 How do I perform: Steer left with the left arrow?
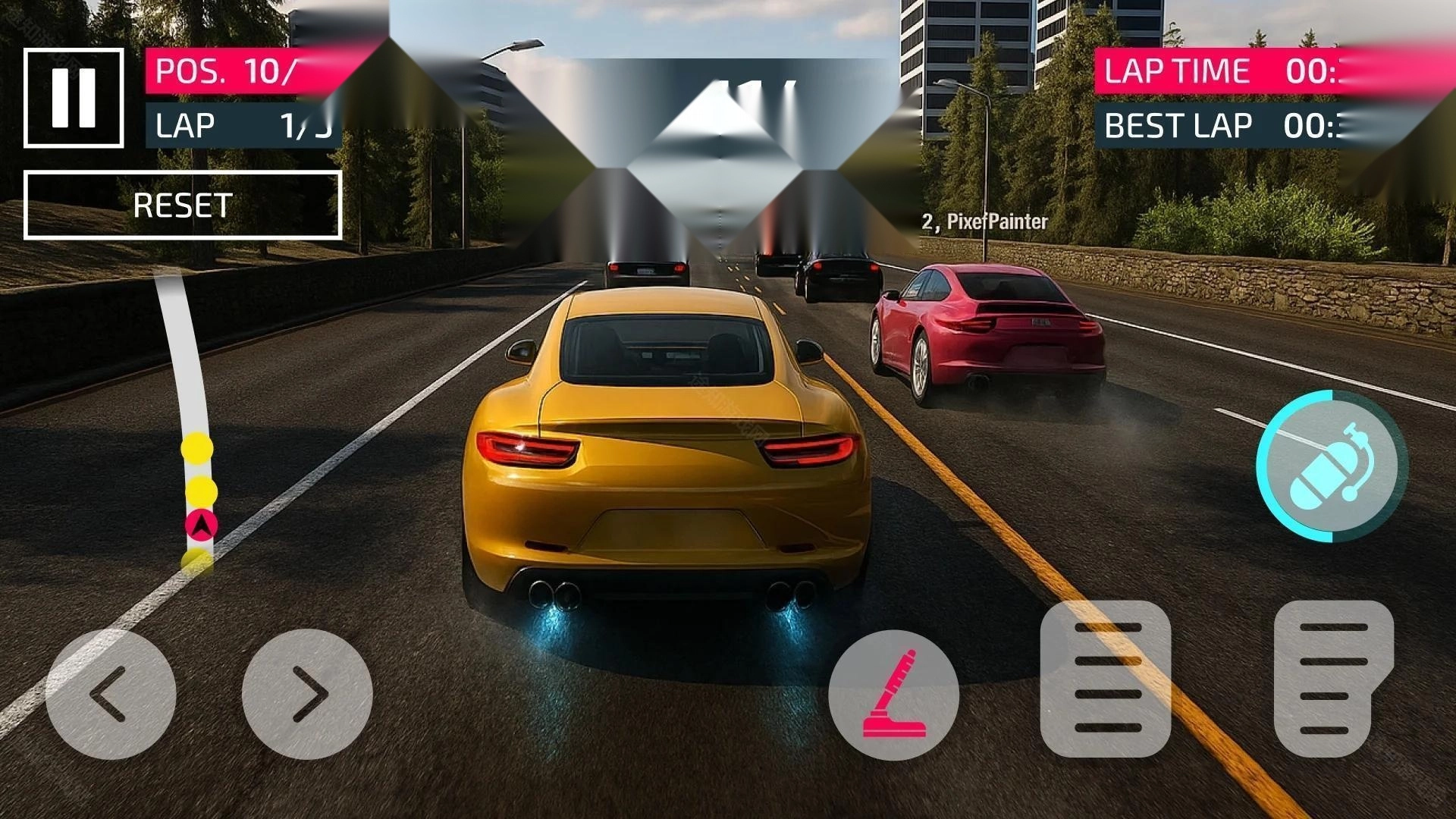[111, 694]
